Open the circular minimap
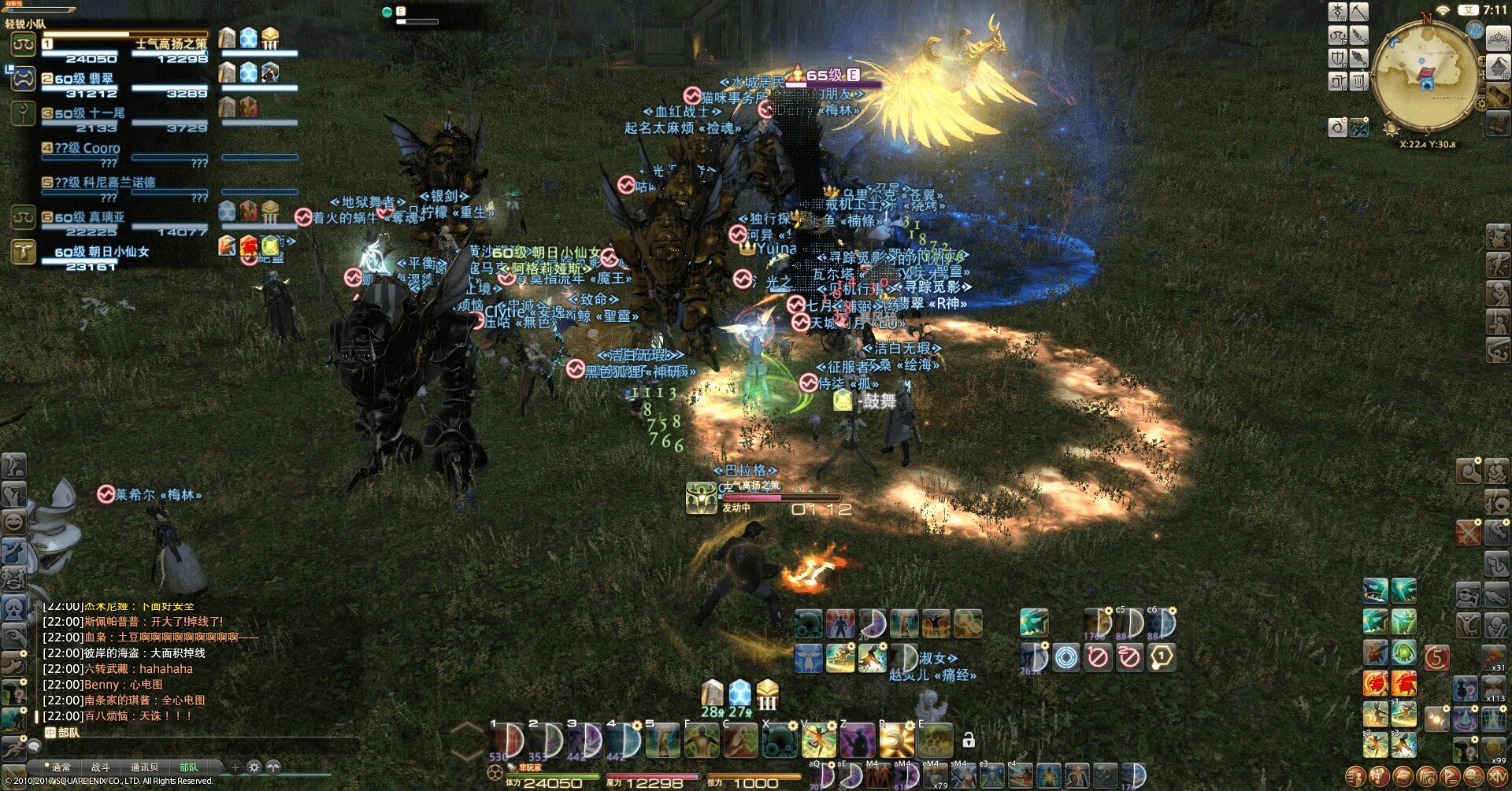Viewport: 1512px width, 791px height. tap(1425, 77)
